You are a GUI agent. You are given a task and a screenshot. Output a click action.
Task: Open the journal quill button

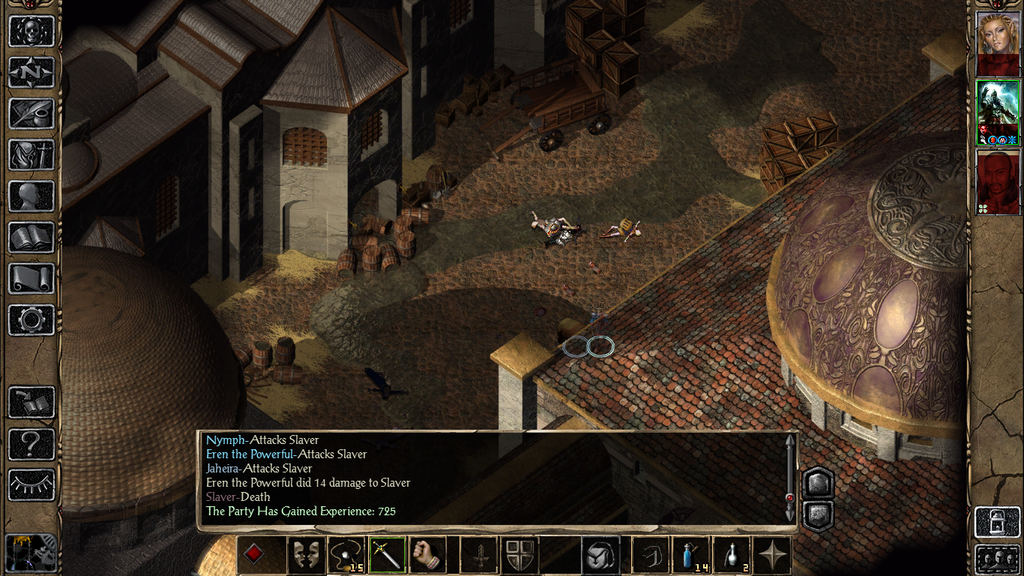(31, 113)
